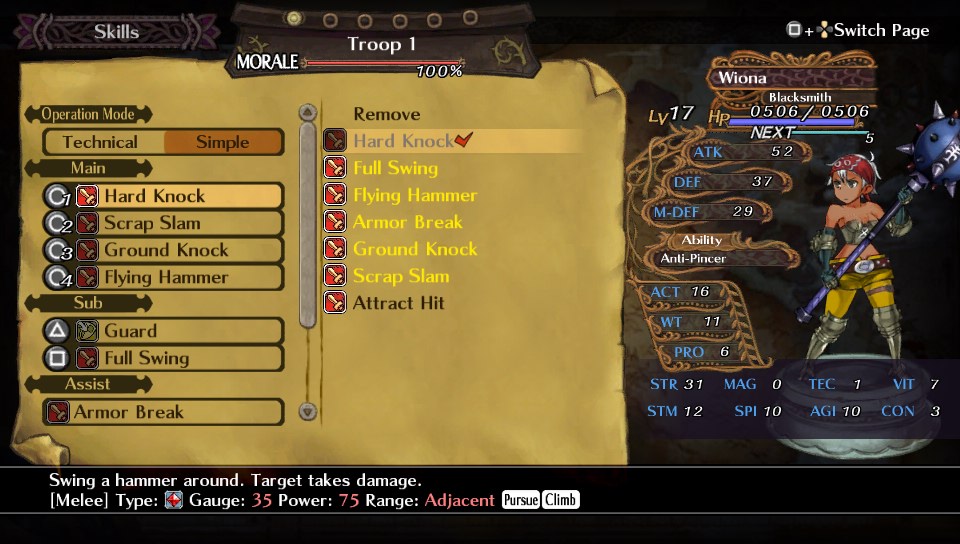Select the Flying Hammer main skill slot

163,277
